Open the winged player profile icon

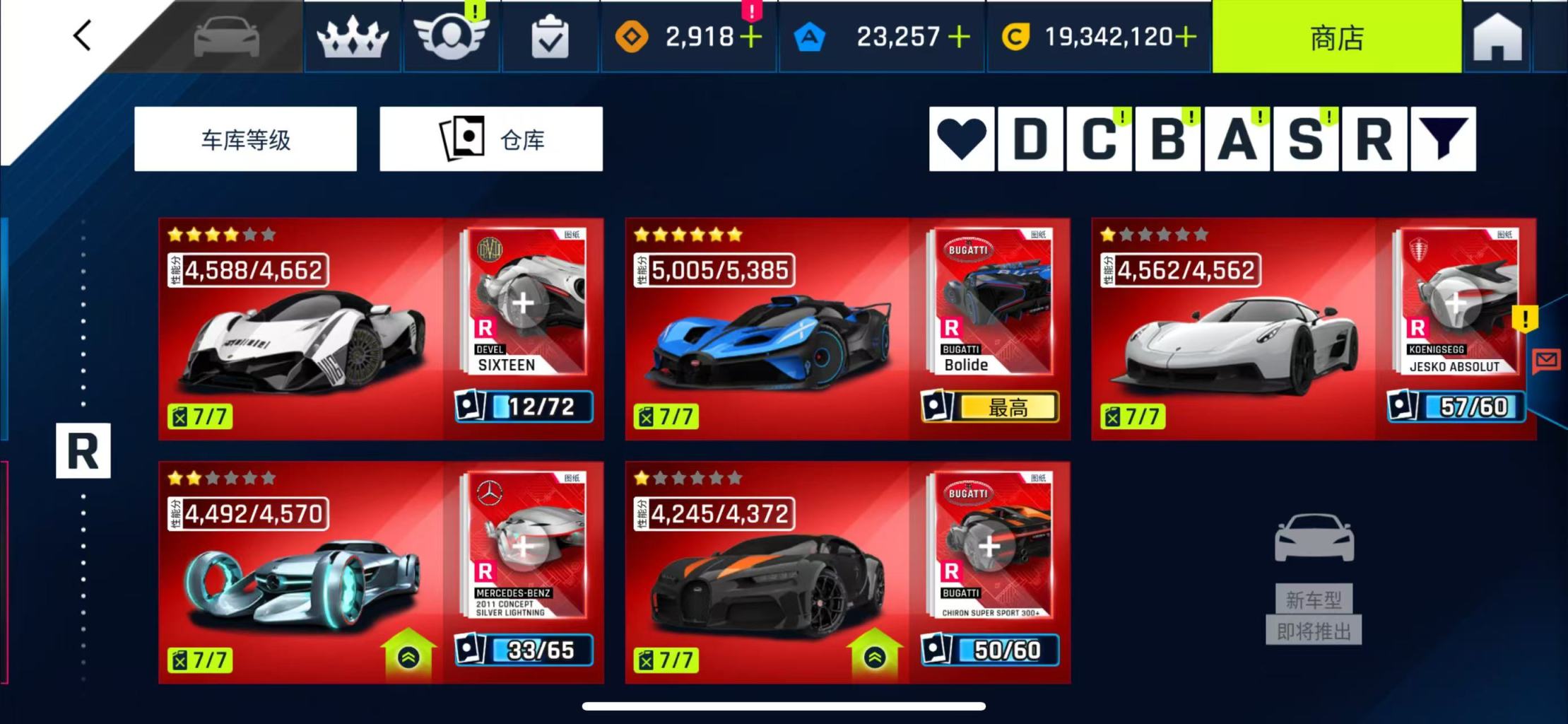point(451,37)
